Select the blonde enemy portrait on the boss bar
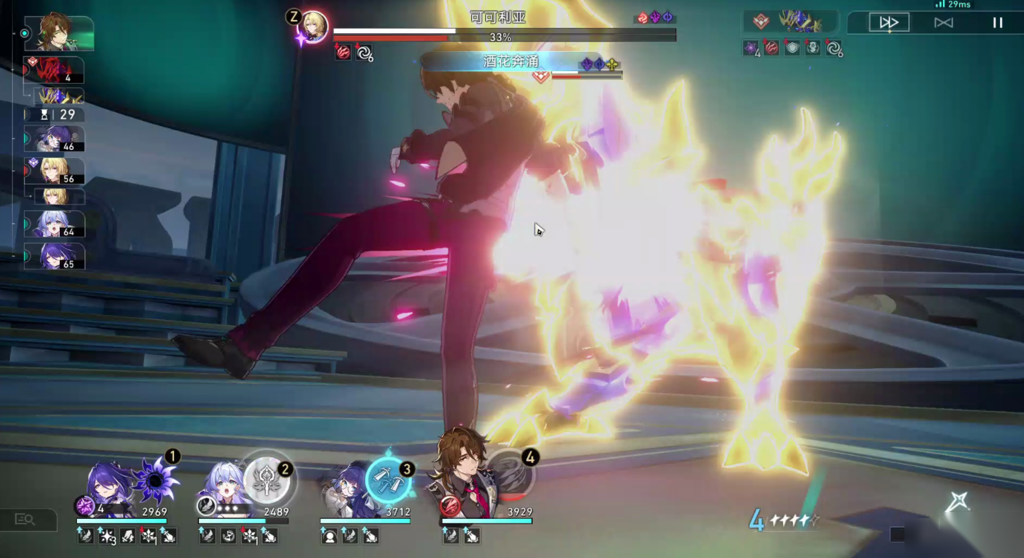1024x558 pixels. (314, 26)
